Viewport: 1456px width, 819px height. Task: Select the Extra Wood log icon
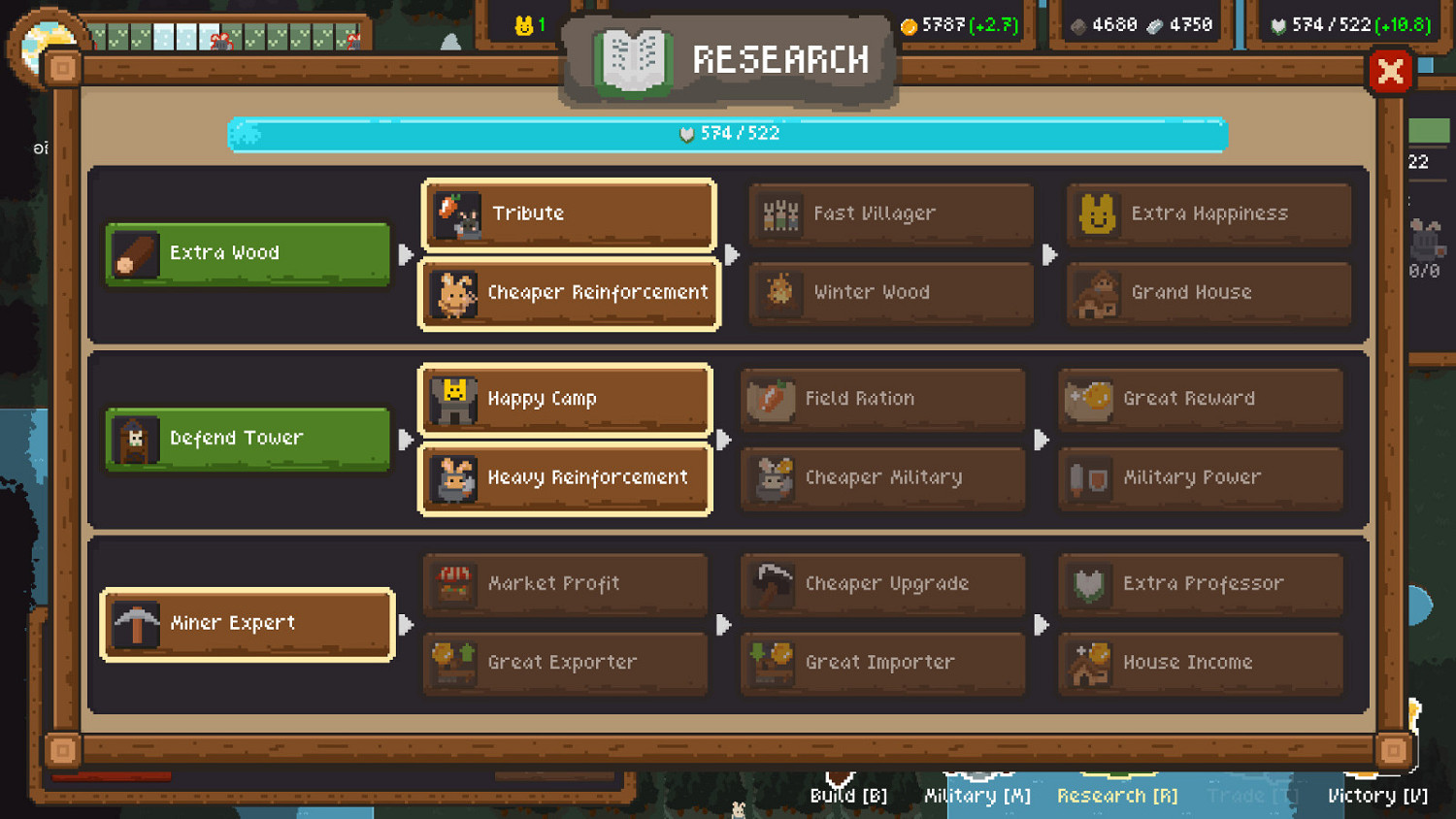click(136, 253)
